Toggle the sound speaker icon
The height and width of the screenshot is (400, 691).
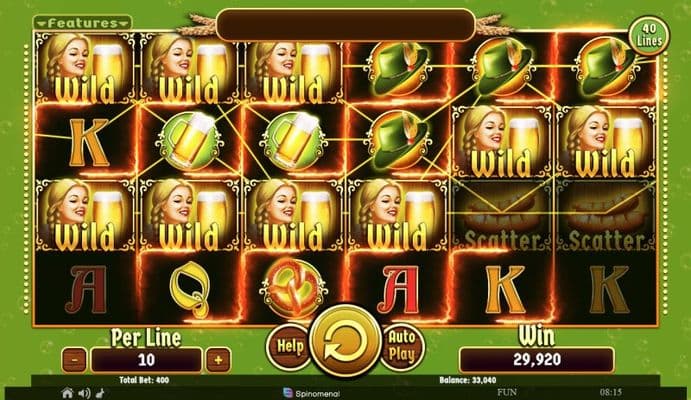(85, 393)
